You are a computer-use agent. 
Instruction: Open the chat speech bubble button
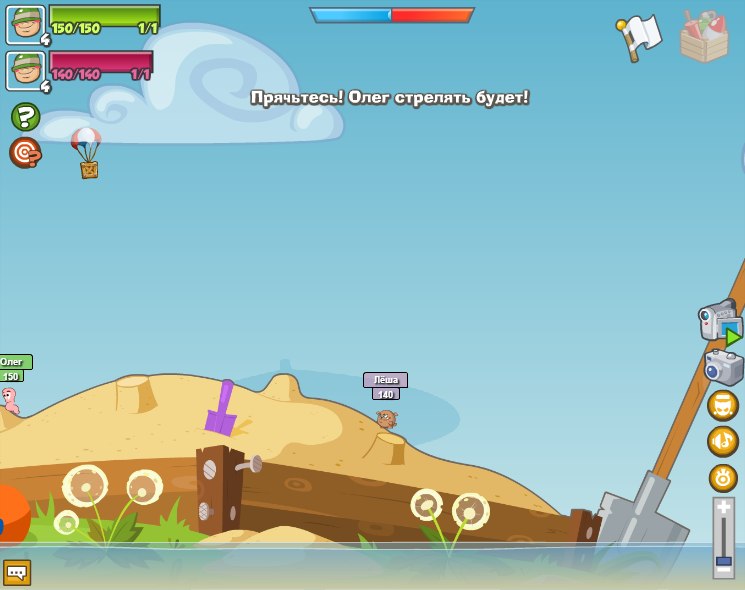(x=17, y=572)
